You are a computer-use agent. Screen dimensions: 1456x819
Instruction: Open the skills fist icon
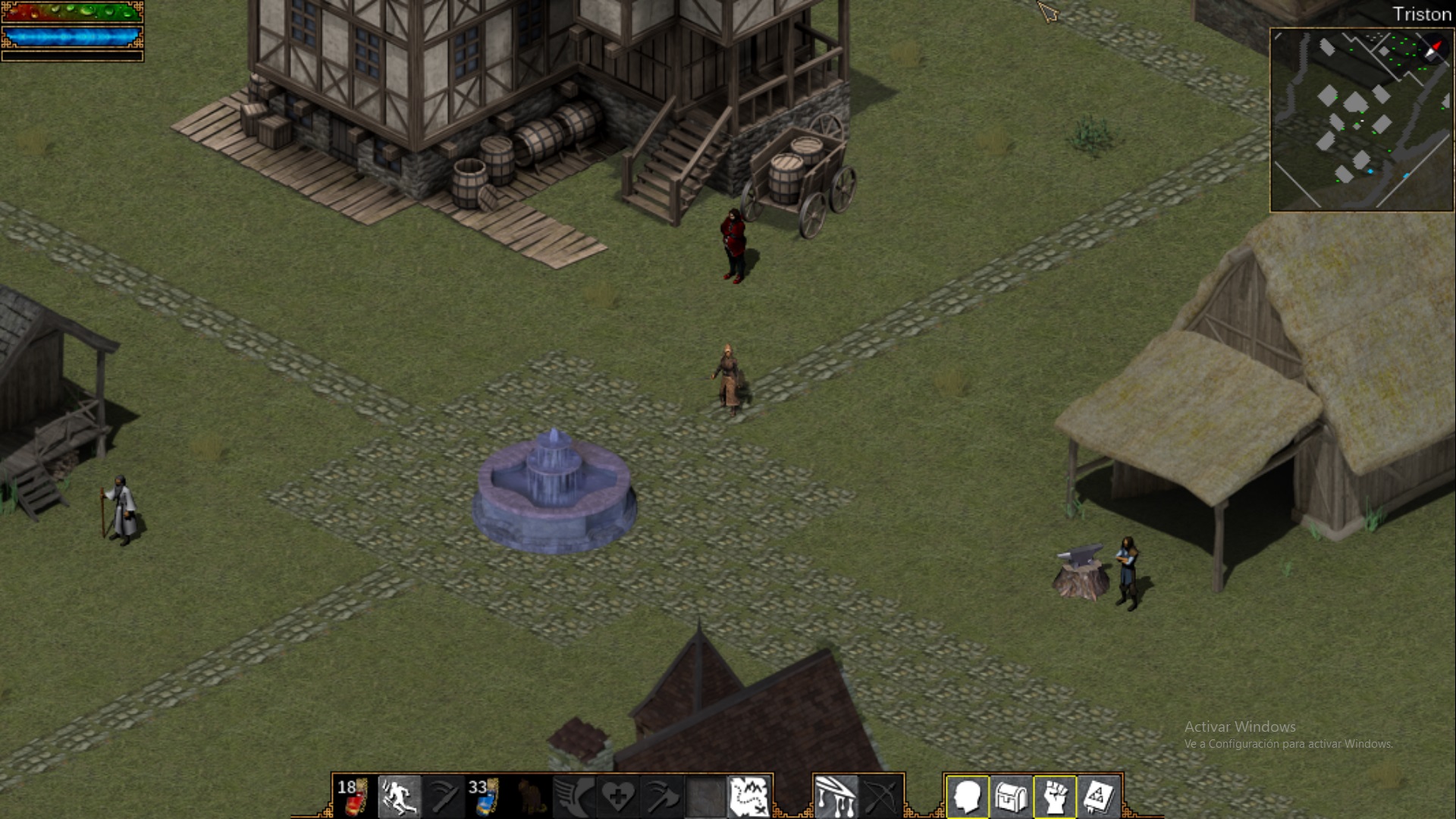coord(1056,796)
